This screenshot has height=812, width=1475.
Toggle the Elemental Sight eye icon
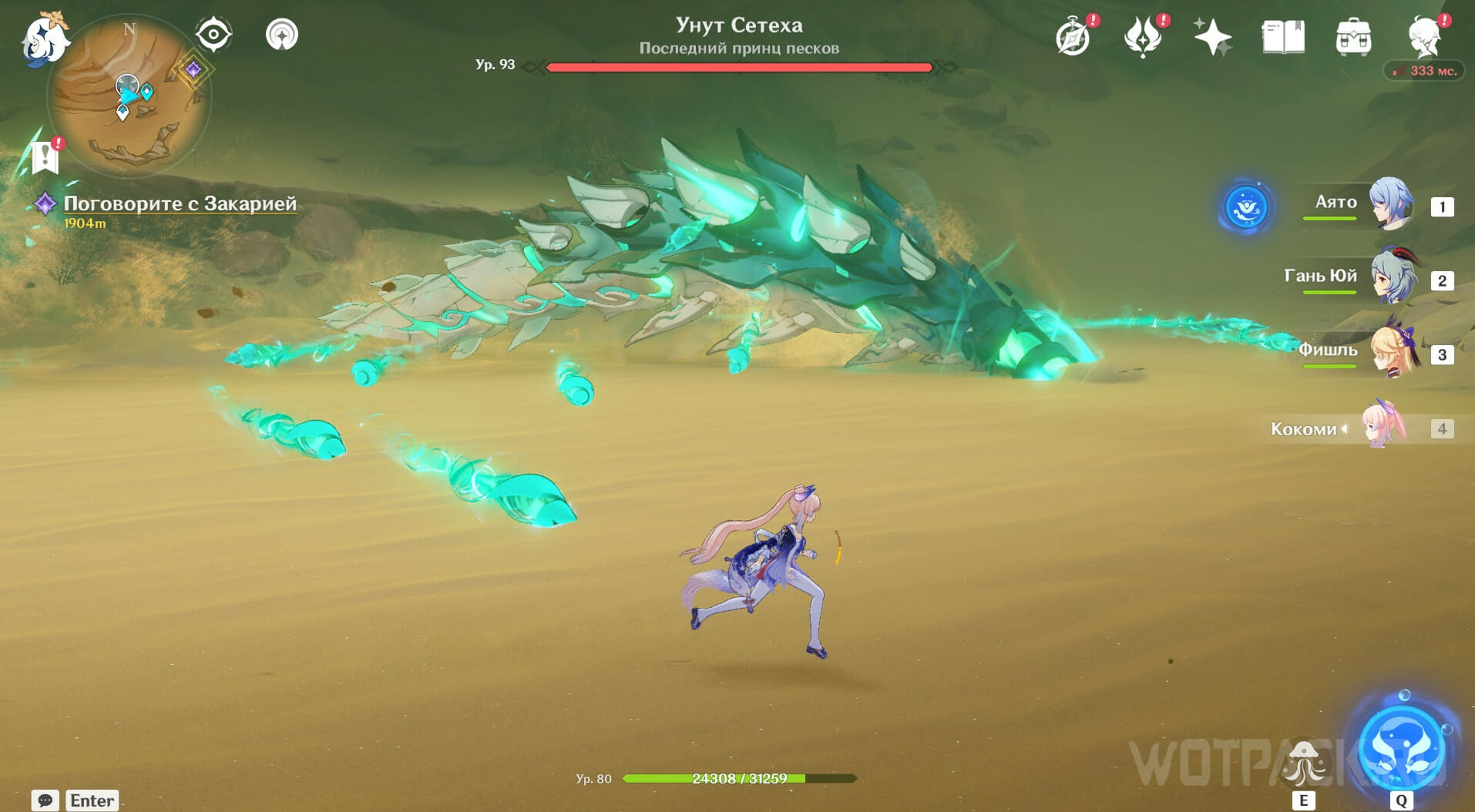[213, 35]
